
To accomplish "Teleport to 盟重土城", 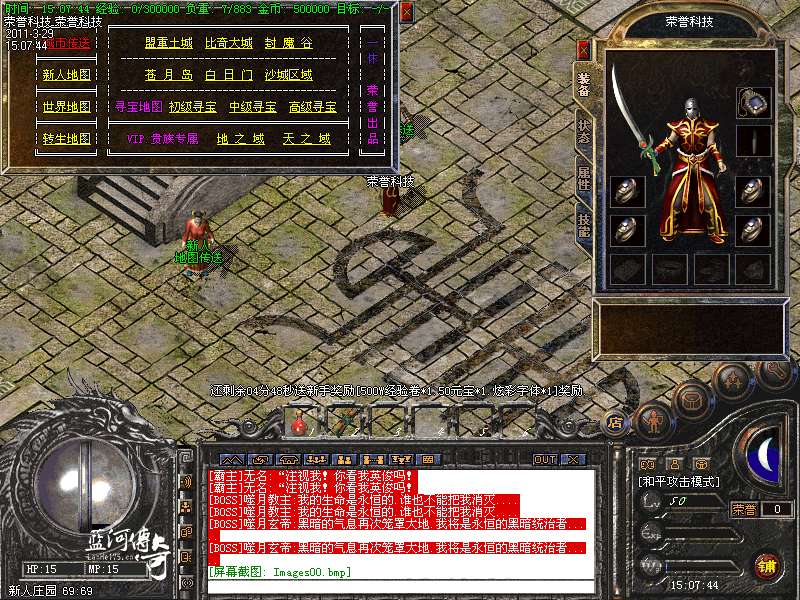I will (x=168, y=44).
